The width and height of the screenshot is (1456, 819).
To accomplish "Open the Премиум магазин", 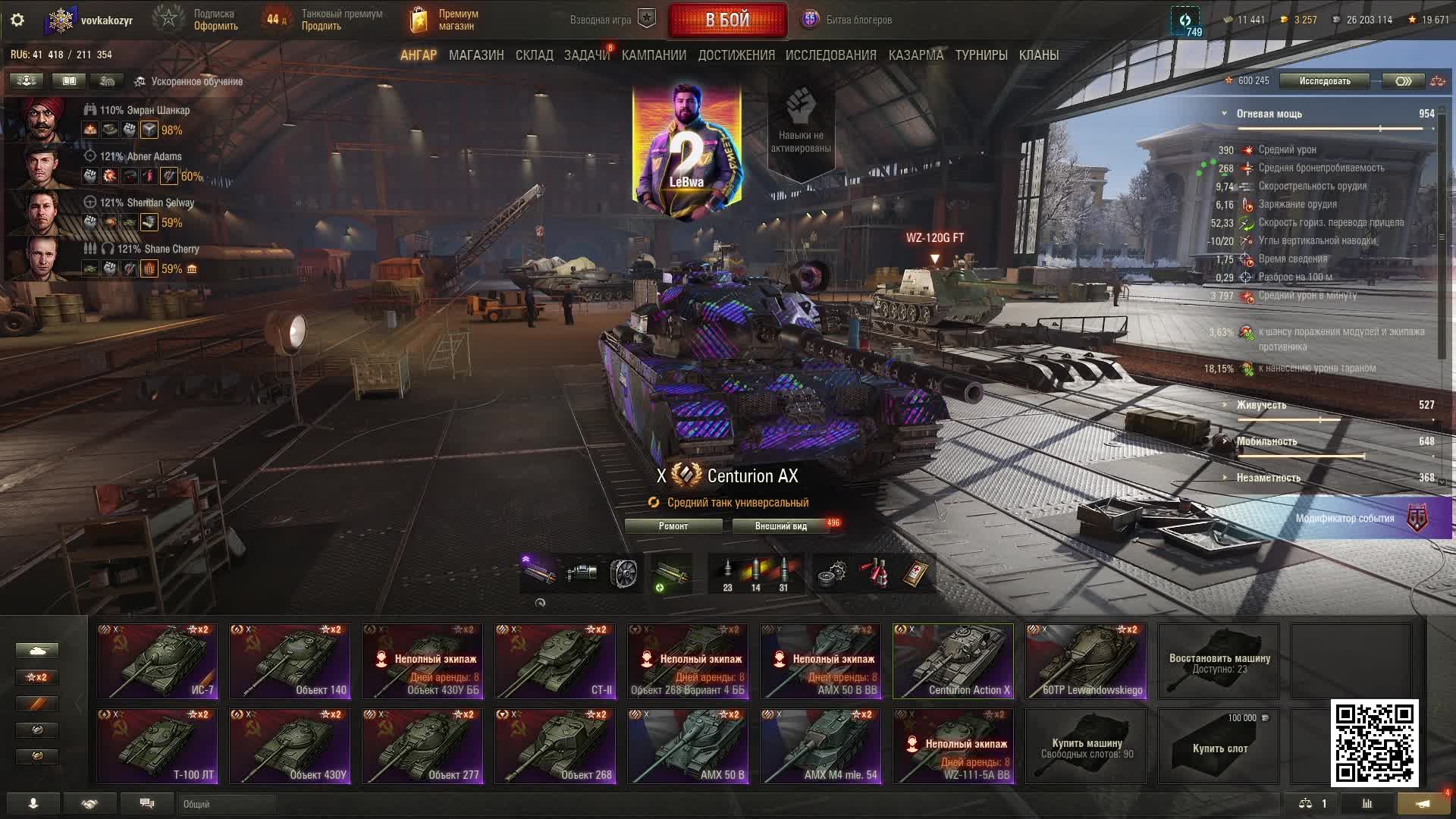I will pyautogui.click(x=444, y=20).
